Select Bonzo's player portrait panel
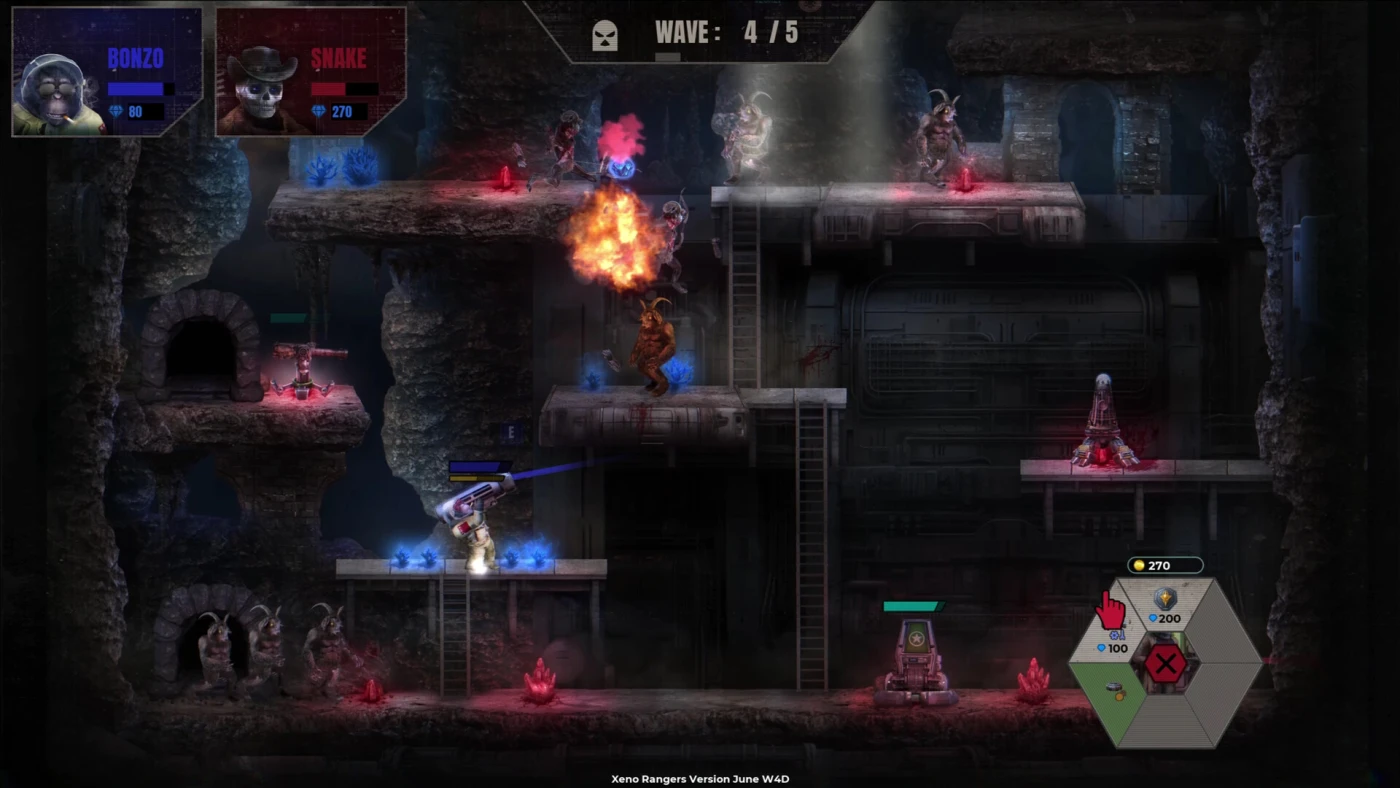The image size is (1400, 788). tap(107, 72)
